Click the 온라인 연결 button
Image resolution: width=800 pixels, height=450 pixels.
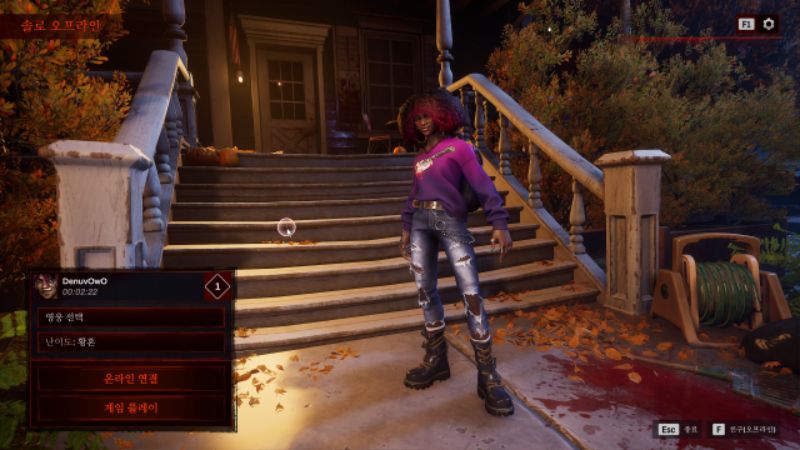tap(131, 379)
